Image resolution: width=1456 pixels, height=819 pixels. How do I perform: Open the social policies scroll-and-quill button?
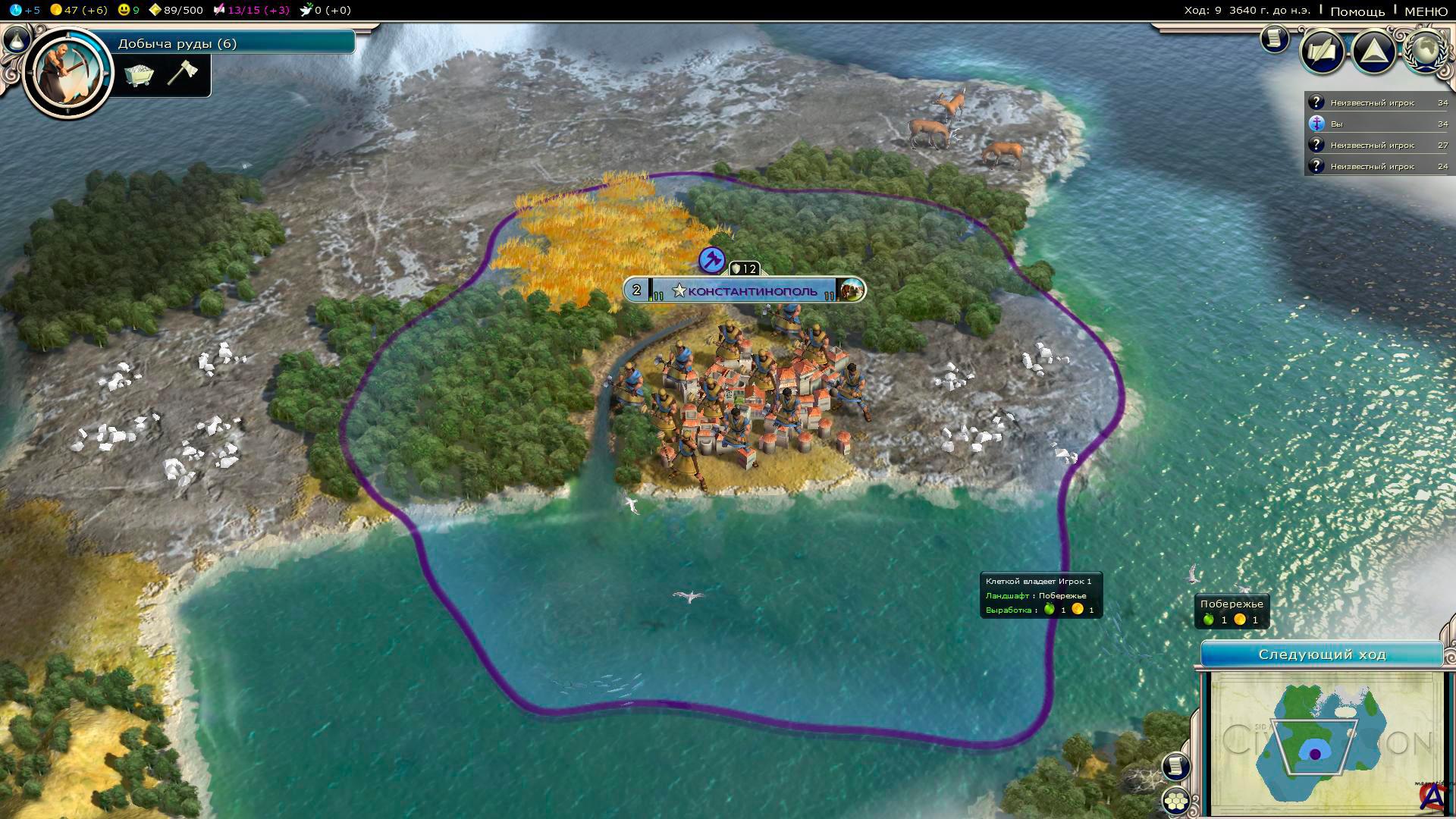1323,52
